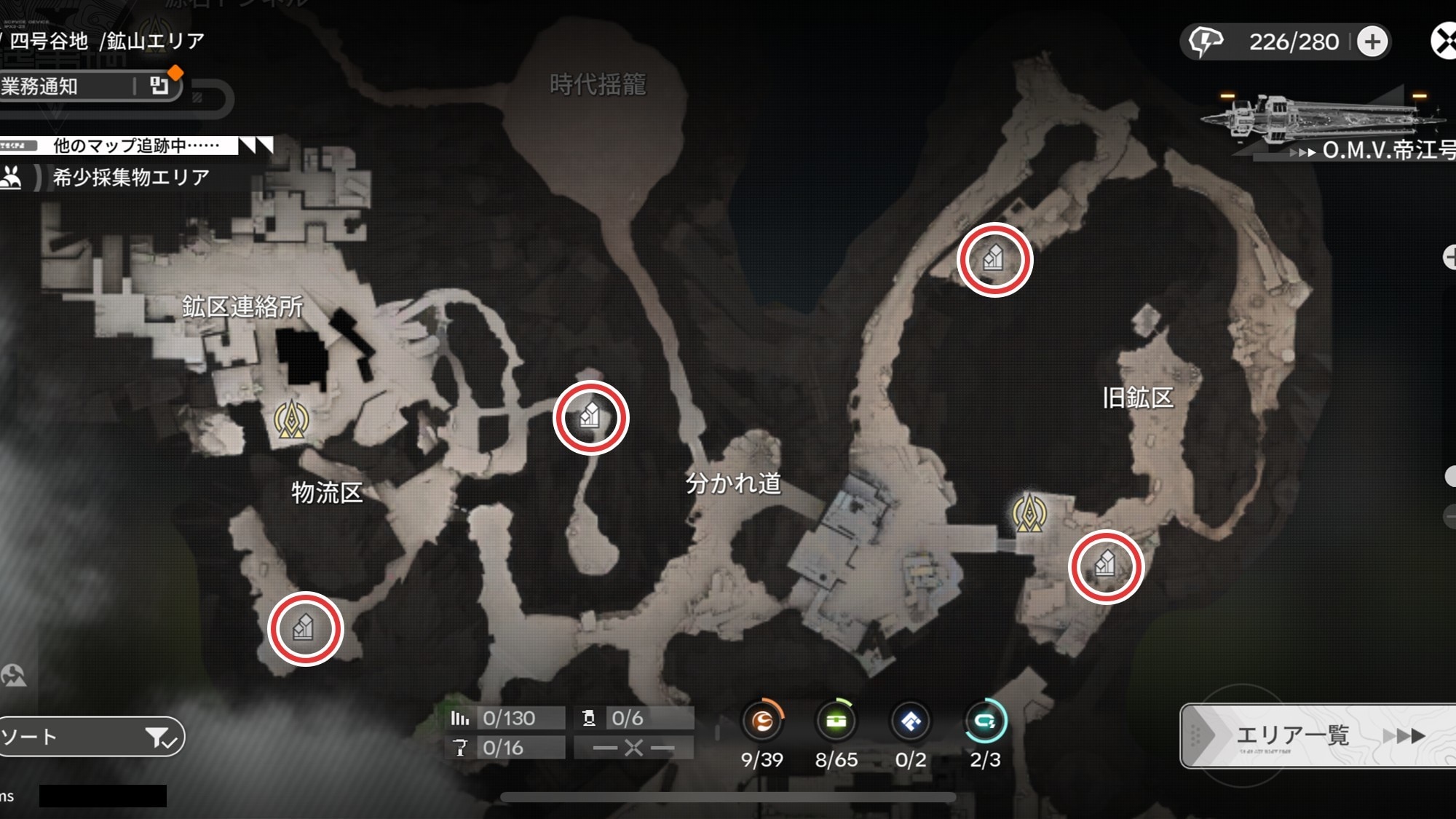Image resolution: width=1456 pixels, height=819 pixels.
Task: Open the blue diamond collectible counter
Action: (911, 721)
